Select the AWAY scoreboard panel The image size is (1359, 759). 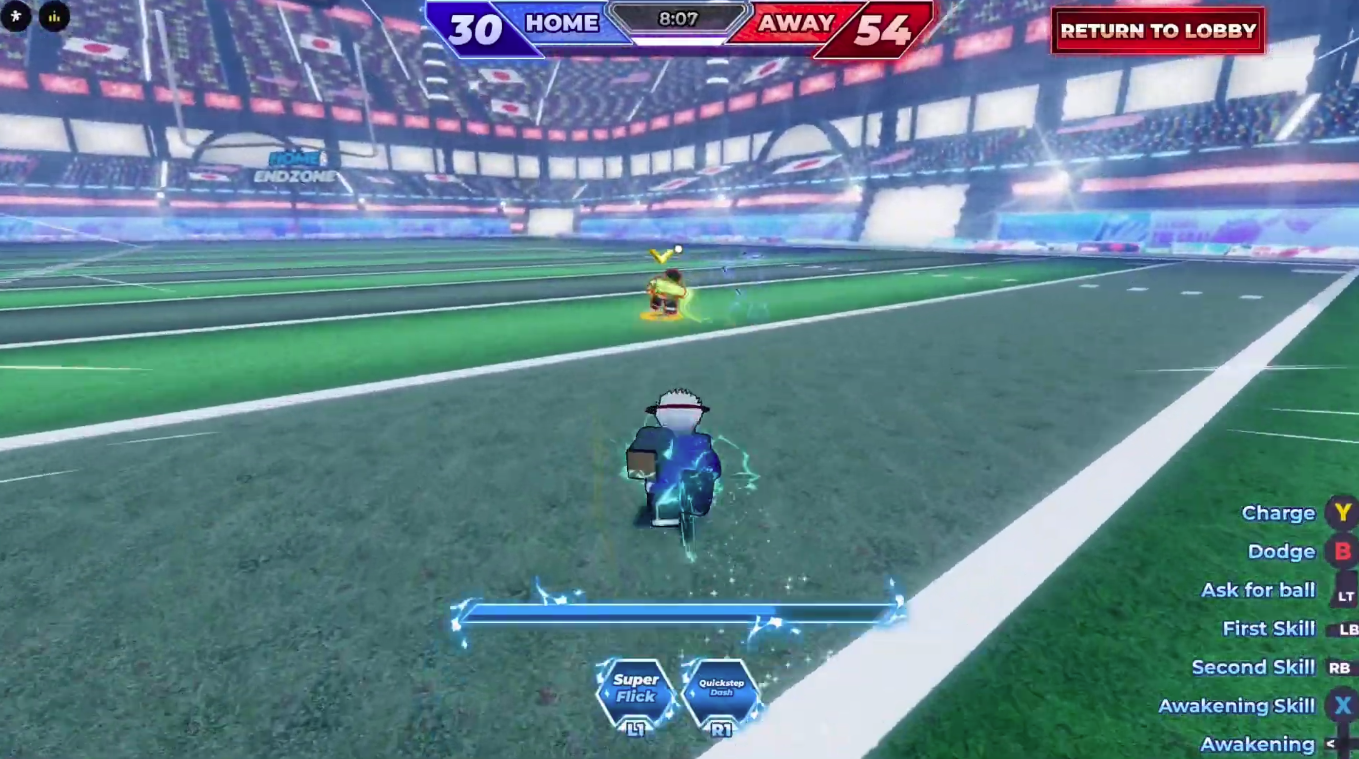tap(795, 24)
